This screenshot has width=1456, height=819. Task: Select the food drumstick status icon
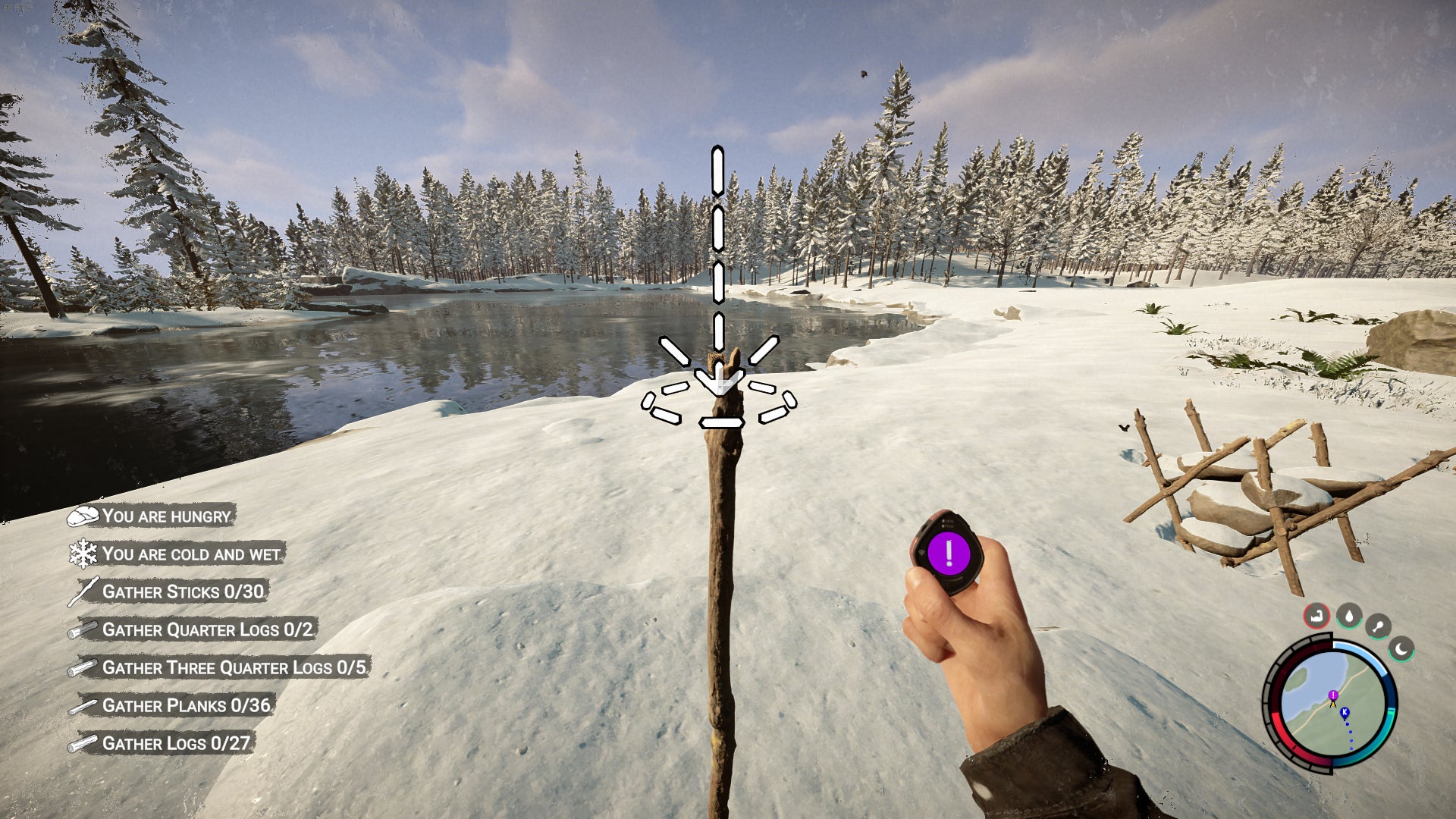[1378, 625]
